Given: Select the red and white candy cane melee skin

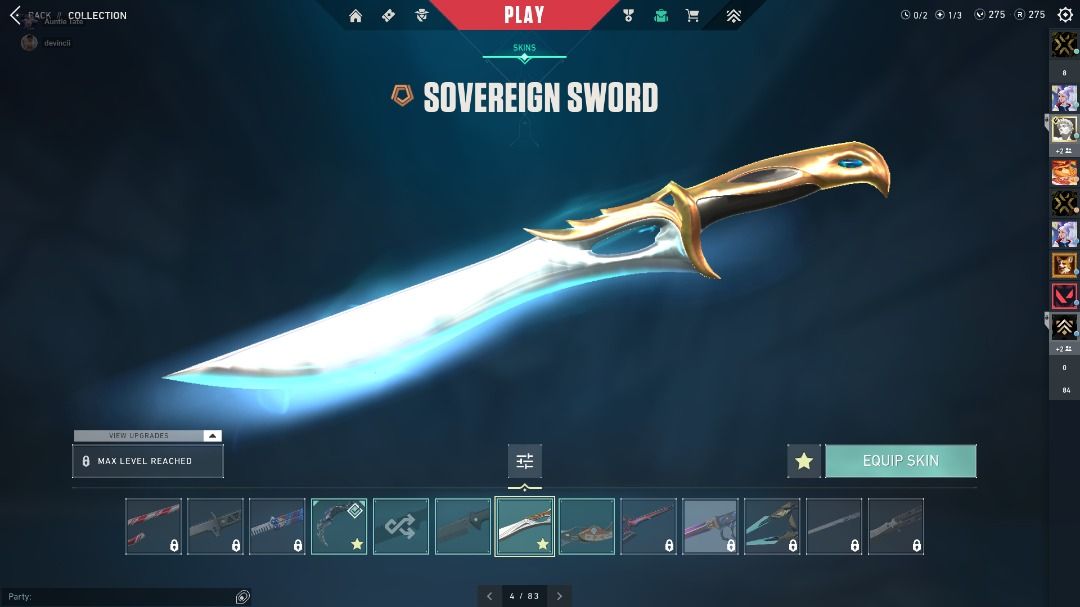Looking at the screenshot, I should click(153, 526).
